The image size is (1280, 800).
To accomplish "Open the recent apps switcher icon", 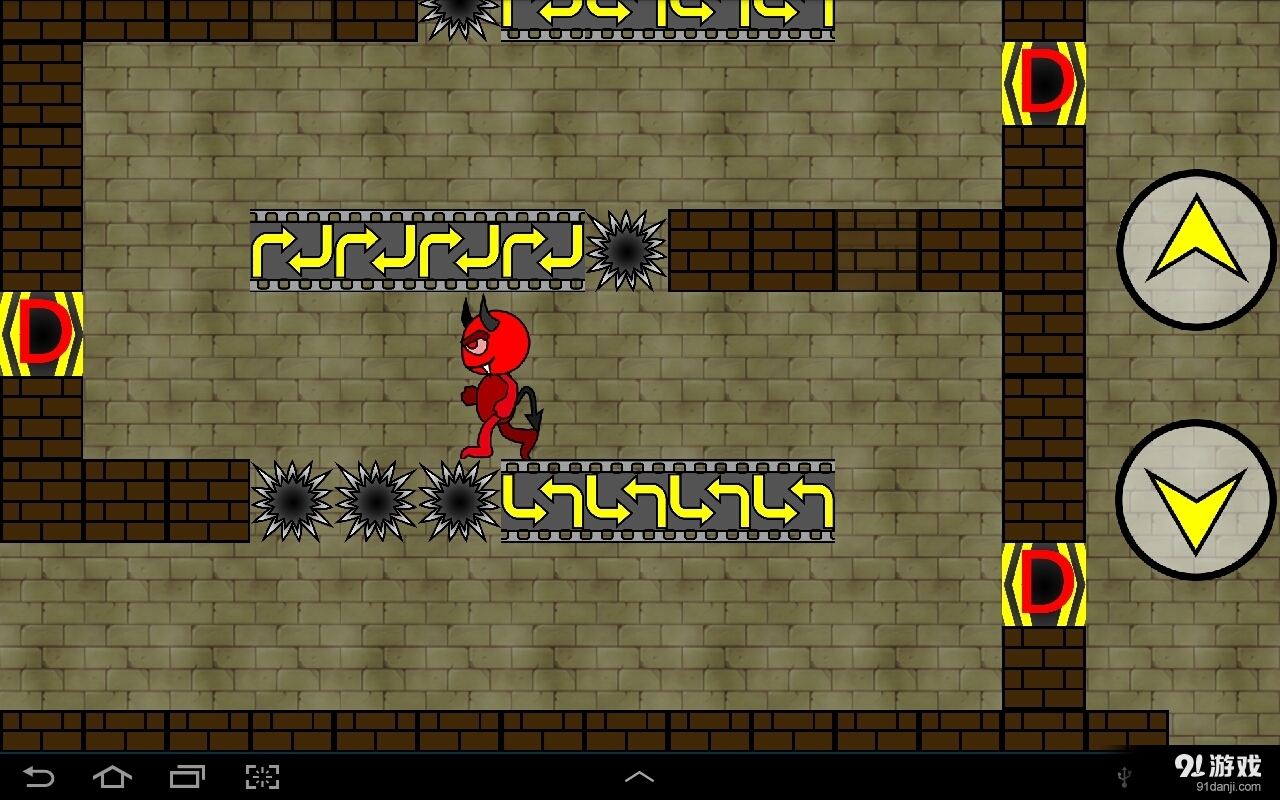I will click(187, 775).
